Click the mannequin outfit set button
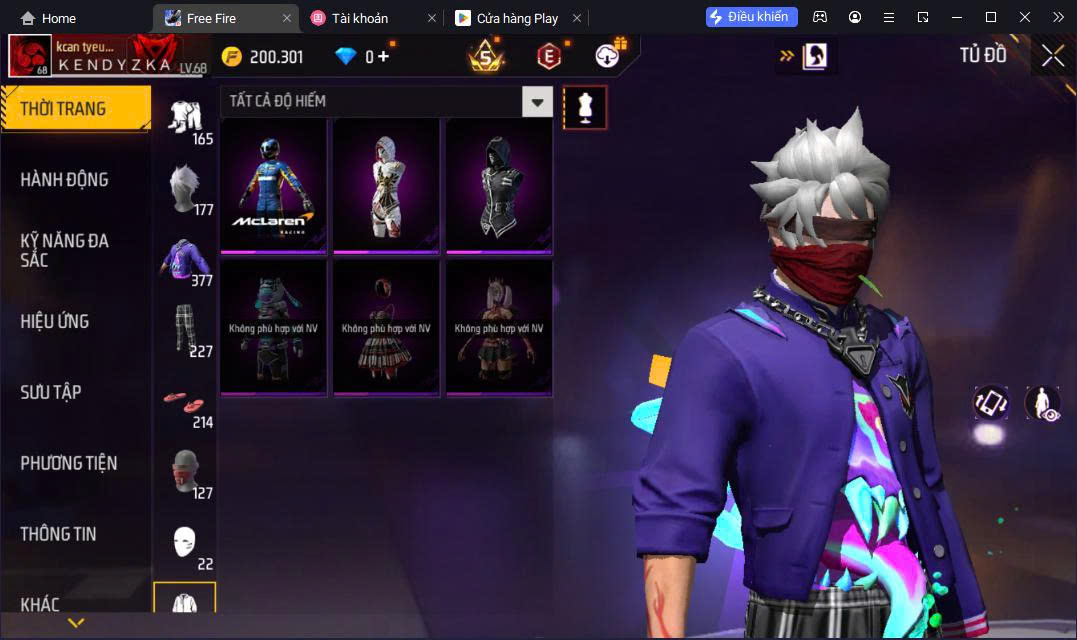Image resolution: width=1077 pixels, height=640 pixels. point(585,107)
